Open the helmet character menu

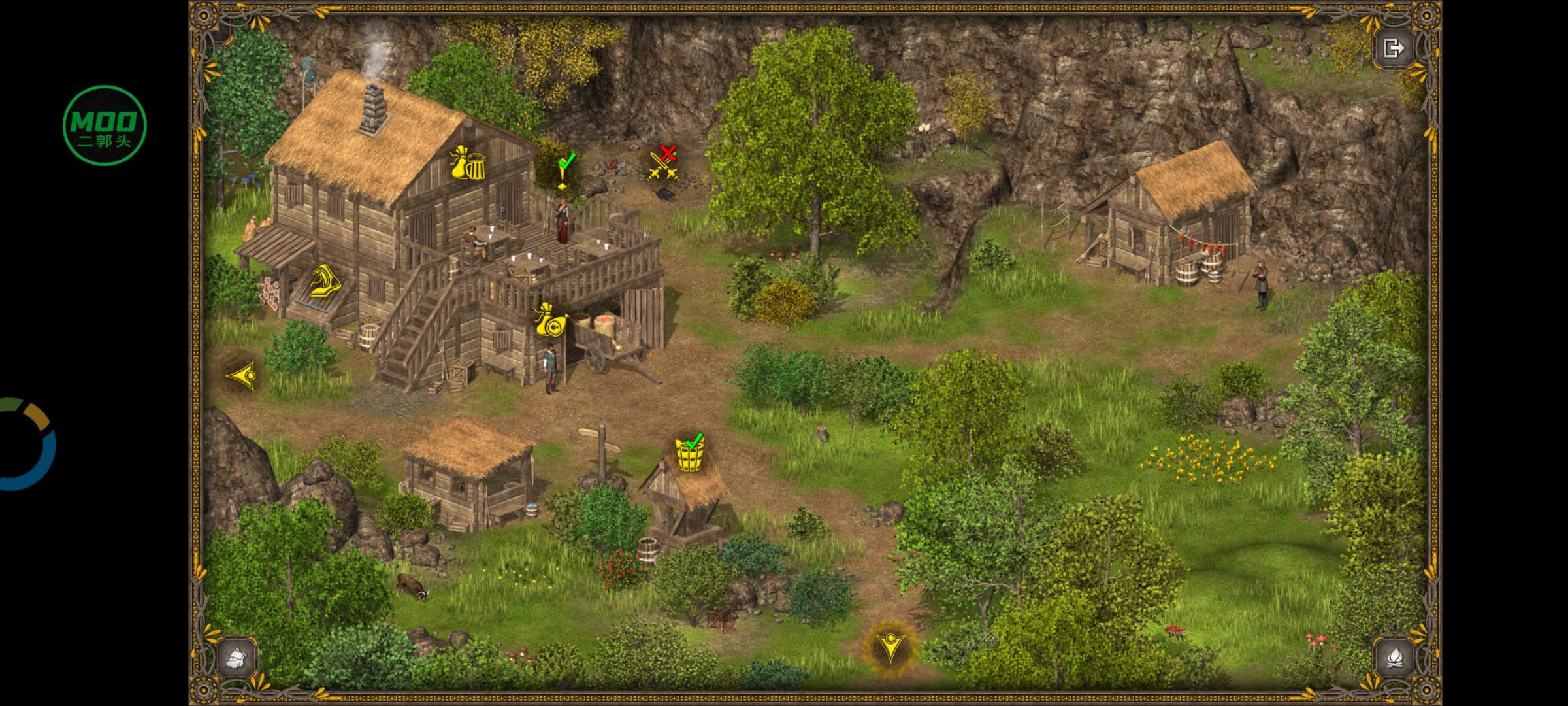[237, 658]
